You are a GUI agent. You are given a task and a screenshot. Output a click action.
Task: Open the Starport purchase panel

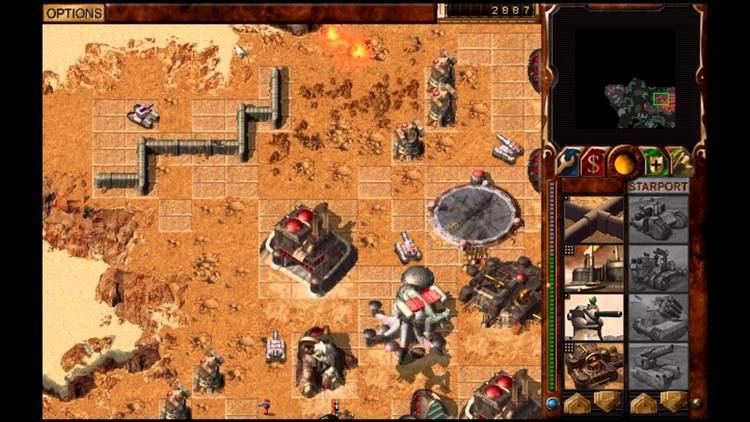click(x=657, y=186)
